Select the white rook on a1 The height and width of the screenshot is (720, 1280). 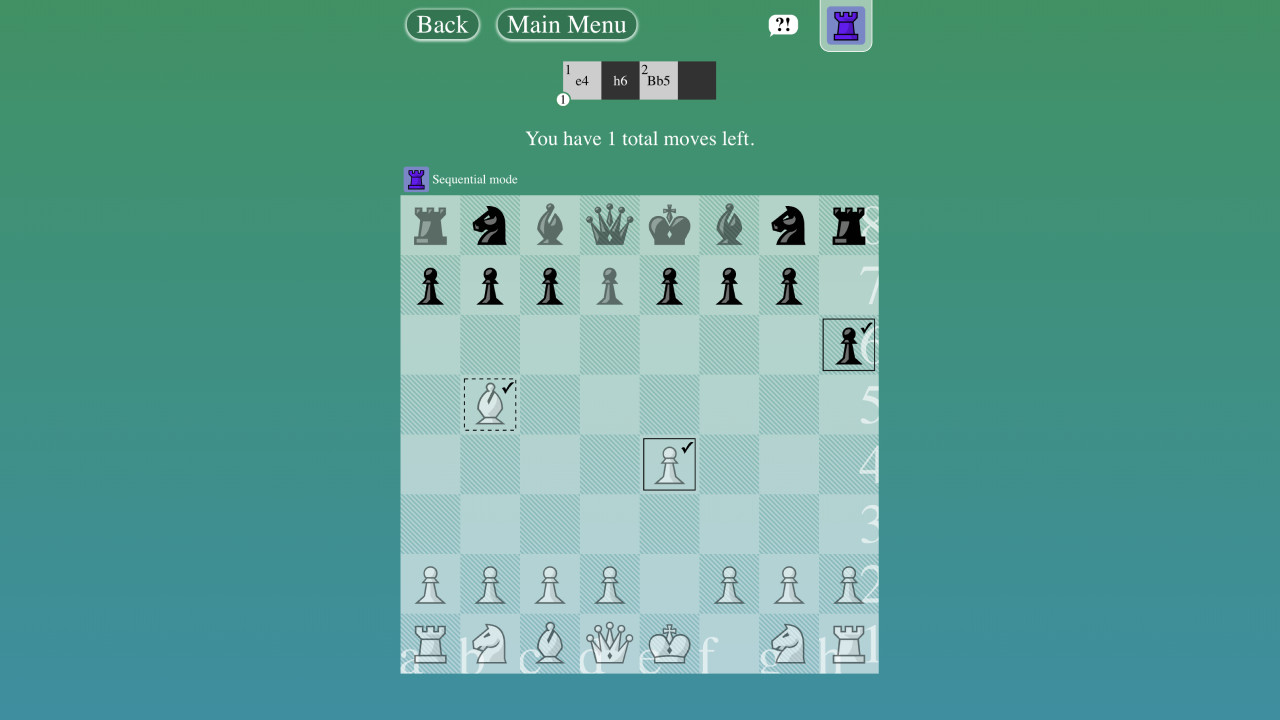429,644
